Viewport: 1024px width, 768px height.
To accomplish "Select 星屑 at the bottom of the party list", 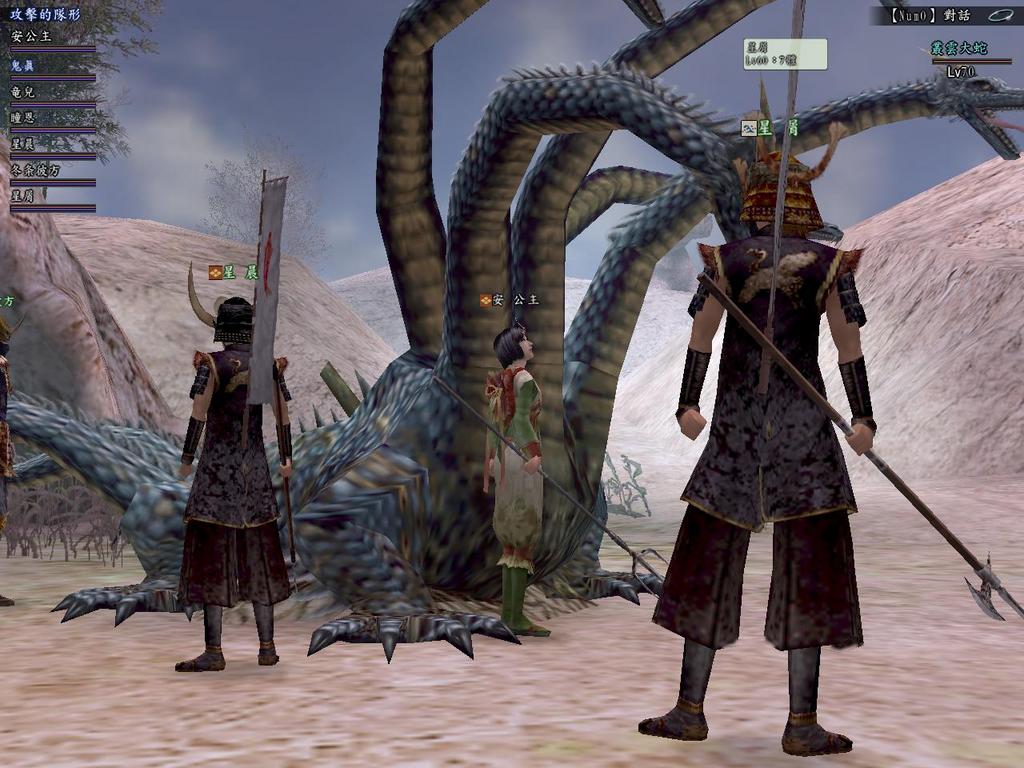I will coord(24,197).
